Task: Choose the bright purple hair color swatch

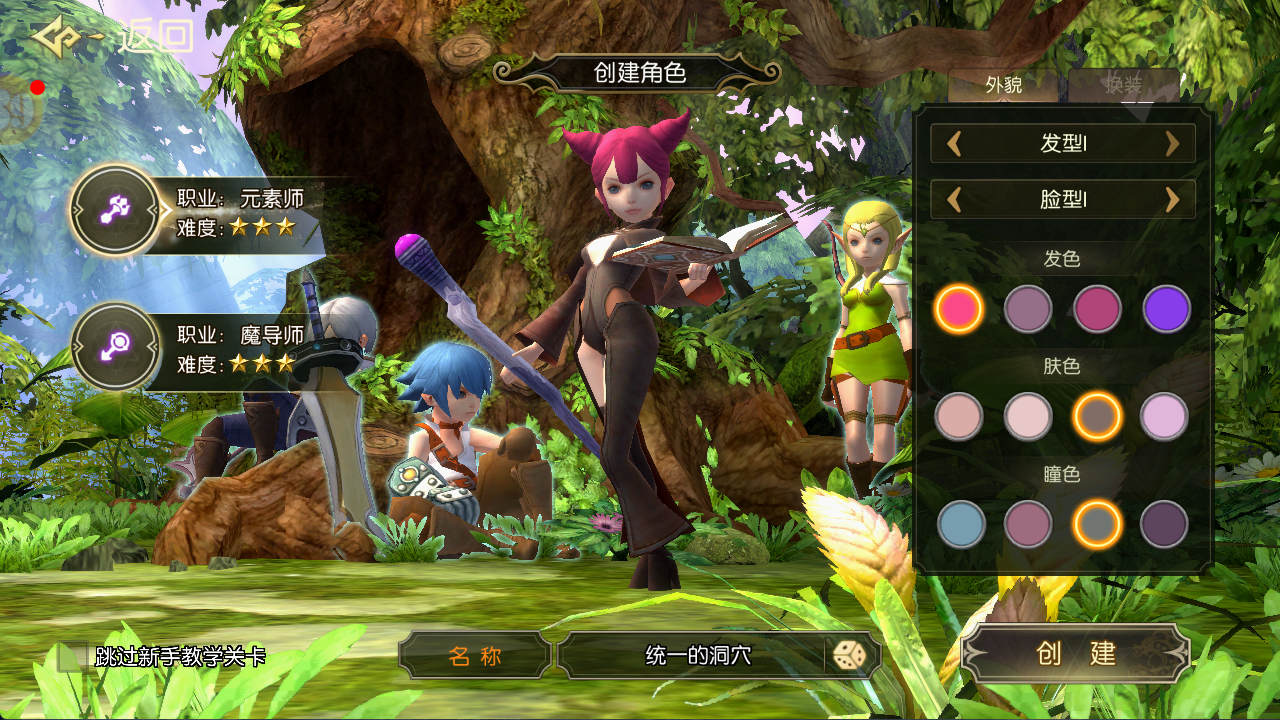Action: point(1166,309)
